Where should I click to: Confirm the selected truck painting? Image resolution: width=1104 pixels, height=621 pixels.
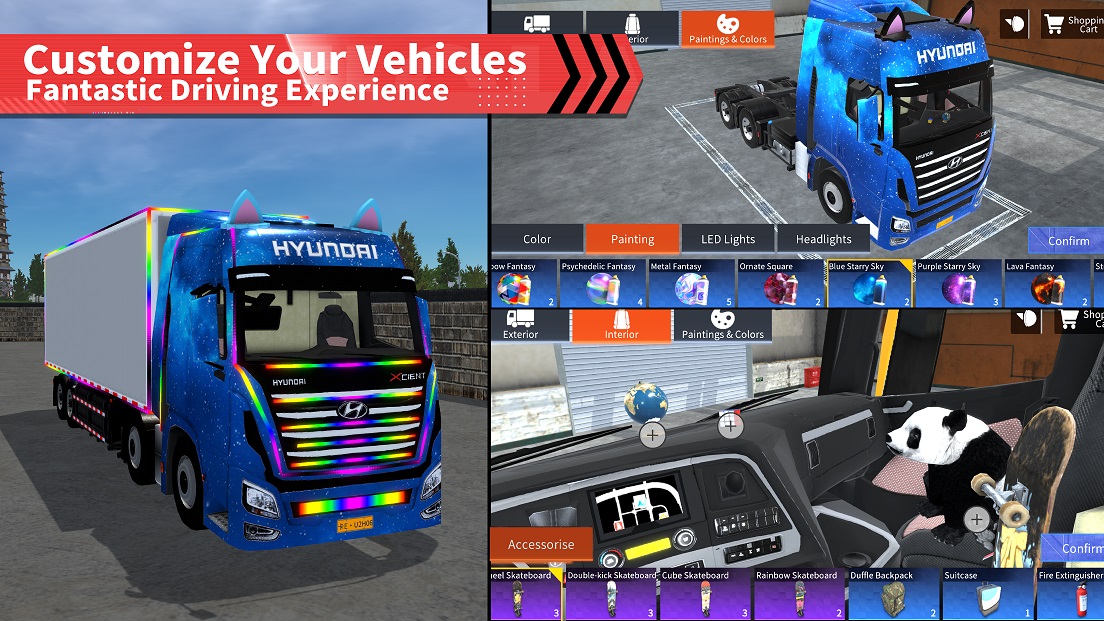[x=1067, y=241]
